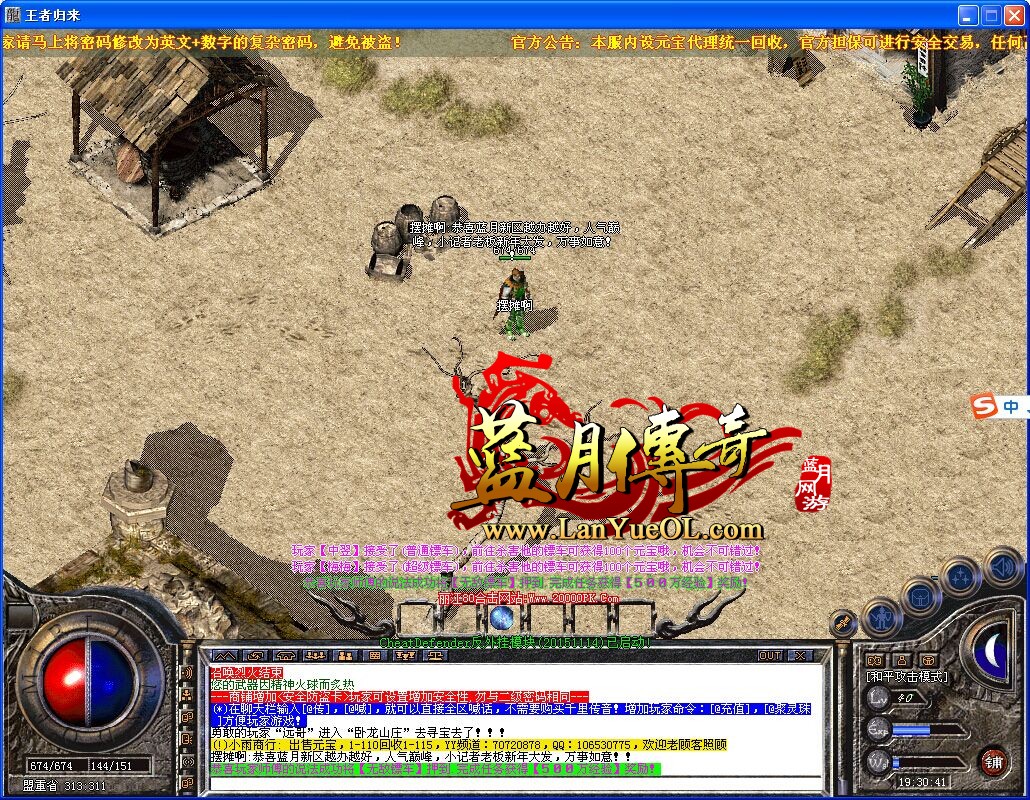Toggle sound with the speaker button
Image resolution: width=1030 pixels, height=800 pixels.
[1001, 566]
